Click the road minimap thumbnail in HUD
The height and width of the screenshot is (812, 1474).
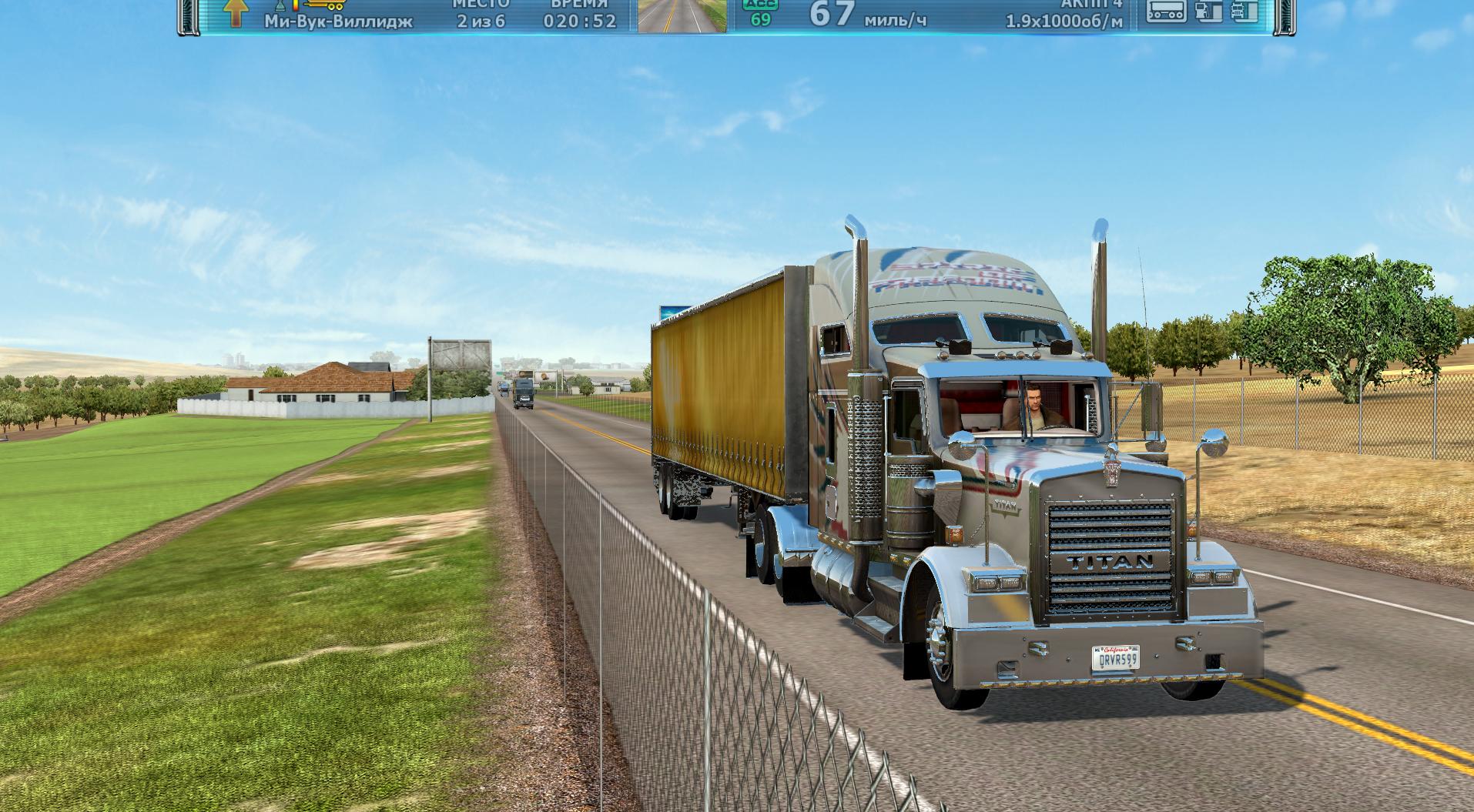[x=682, y=16]
